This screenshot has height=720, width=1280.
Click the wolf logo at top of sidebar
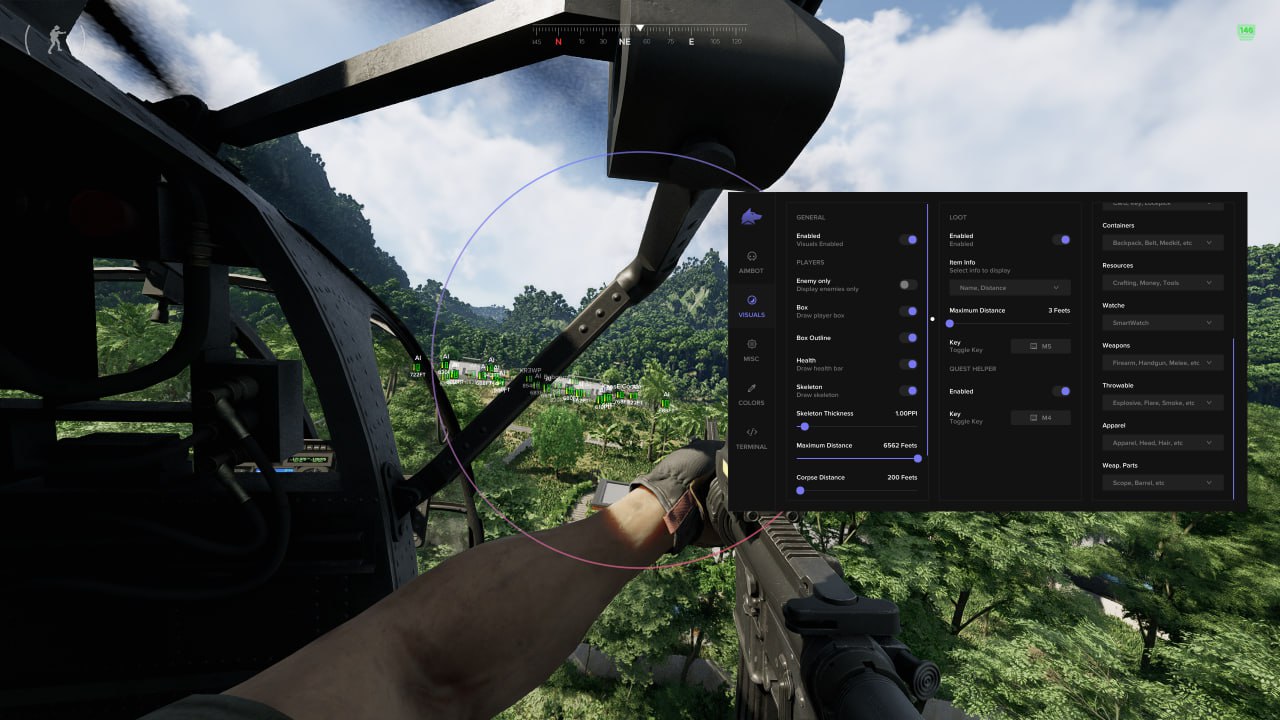(x=751, y=217)
